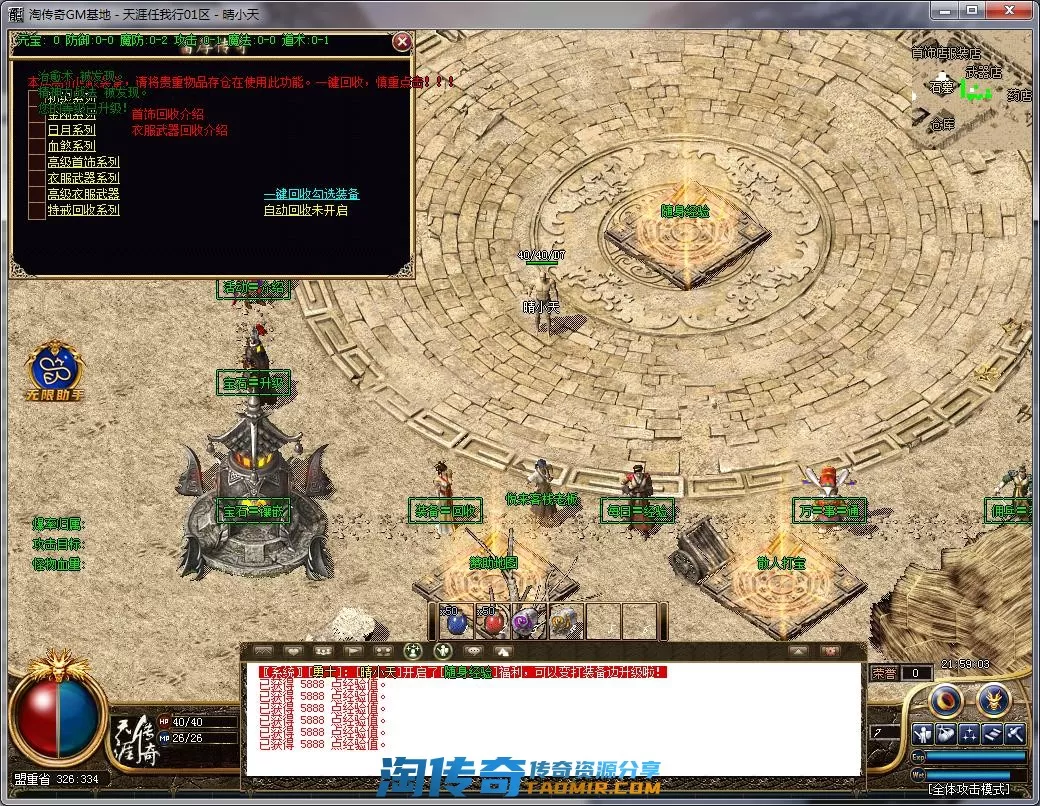Tick the checkbox beside 特戒回收系列
This screenshot has height=806, width=1040.
pos(36,210)
